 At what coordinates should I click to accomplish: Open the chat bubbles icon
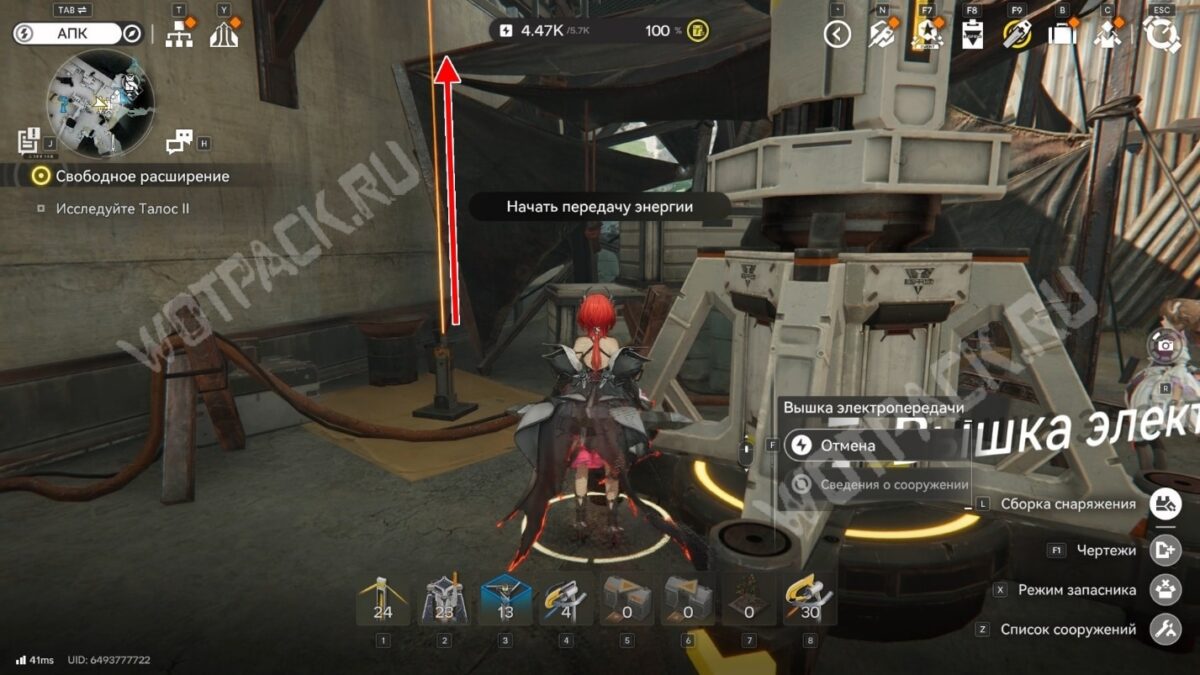pos(179,142)
